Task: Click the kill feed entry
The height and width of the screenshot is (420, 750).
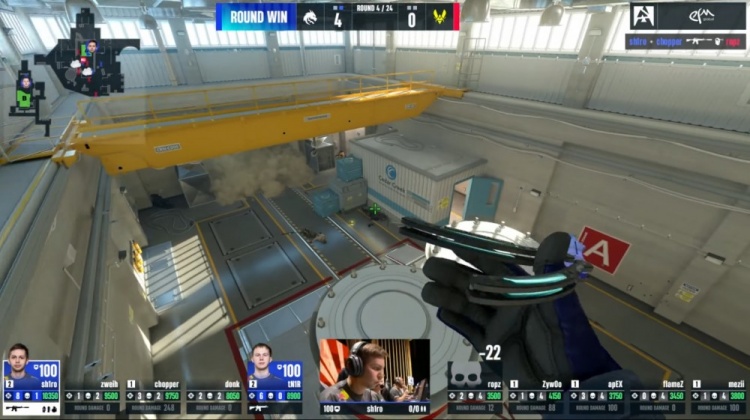Action: [688, 42]
